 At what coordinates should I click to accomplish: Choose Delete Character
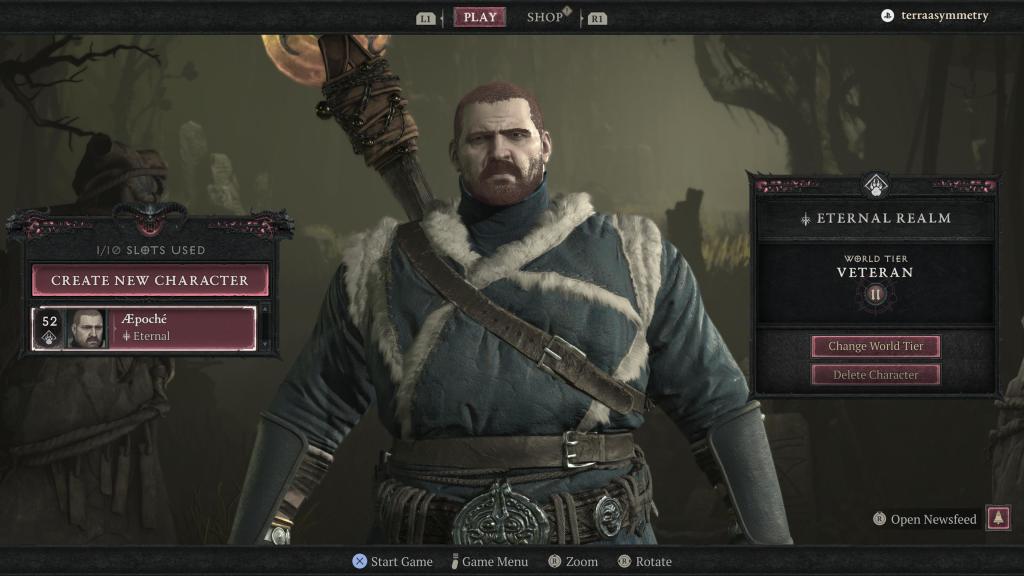[x=875, y=375]
